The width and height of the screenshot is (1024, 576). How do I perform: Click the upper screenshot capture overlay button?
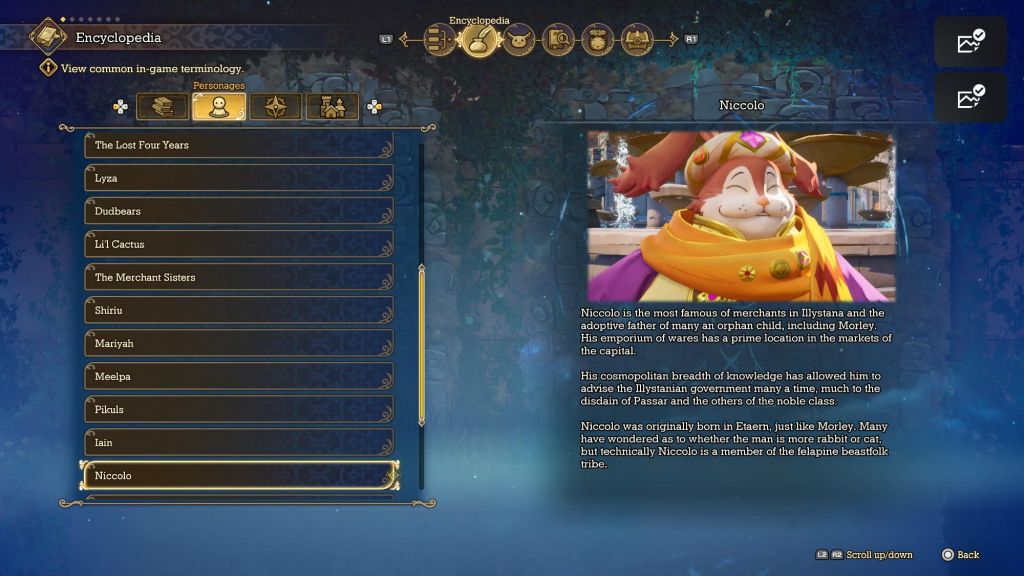(970, 42)
